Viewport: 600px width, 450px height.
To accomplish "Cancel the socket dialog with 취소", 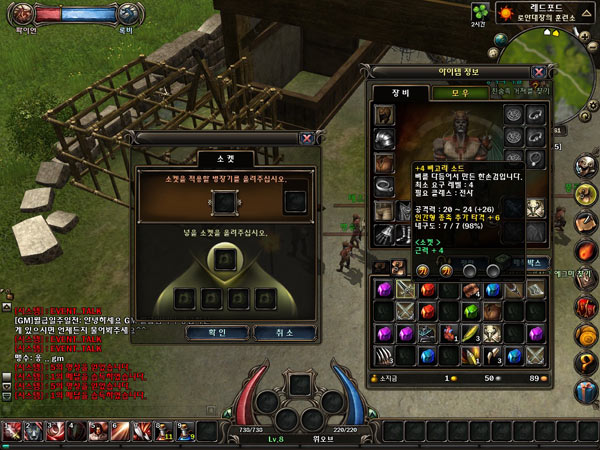I will click(x=277, y=331).
